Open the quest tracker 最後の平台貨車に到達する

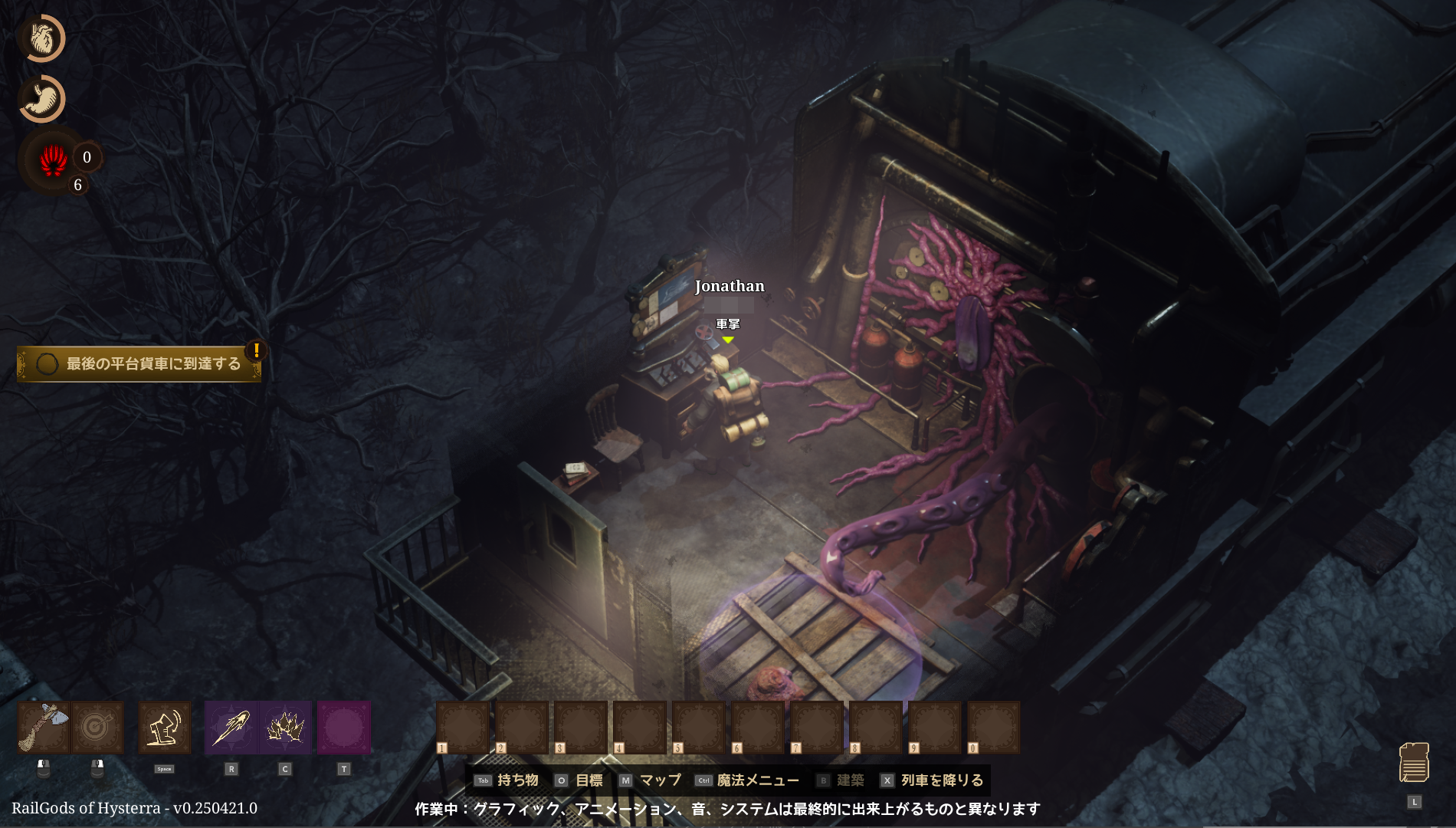coord(139,363)
